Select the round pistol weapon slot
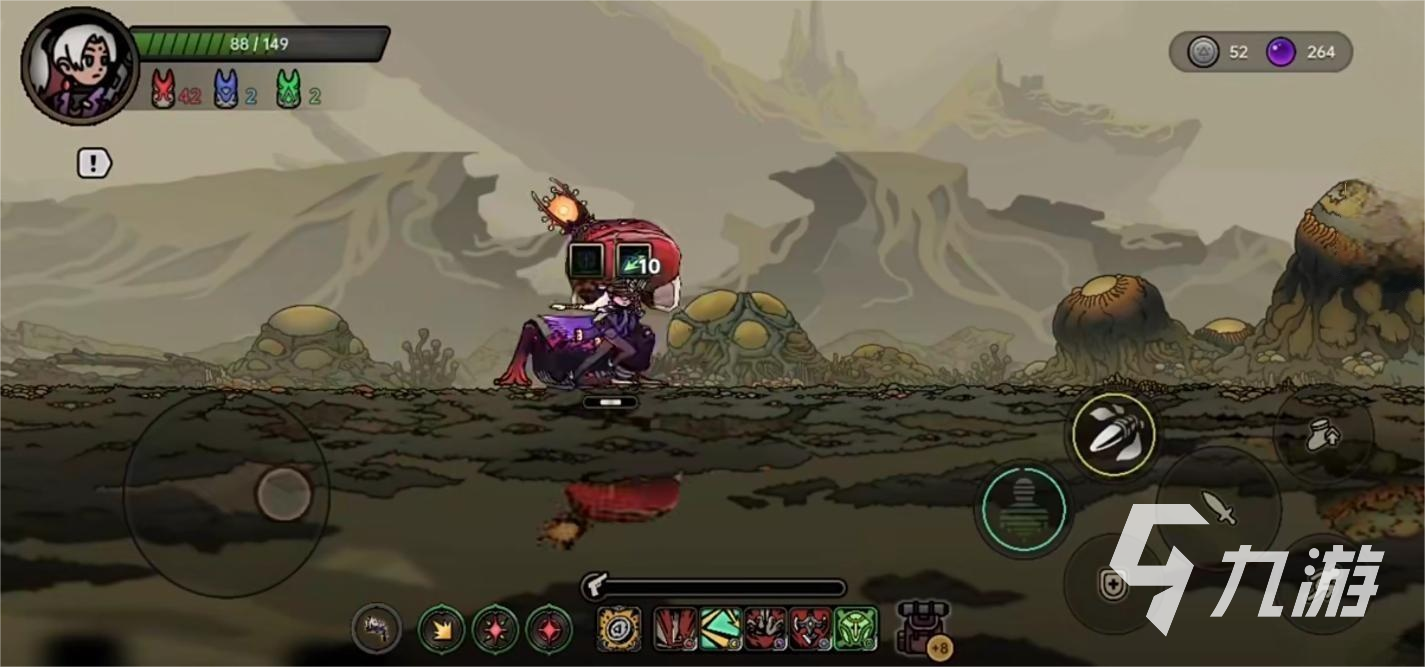Screen dimensions: 1425x667 tap(377, 629)
